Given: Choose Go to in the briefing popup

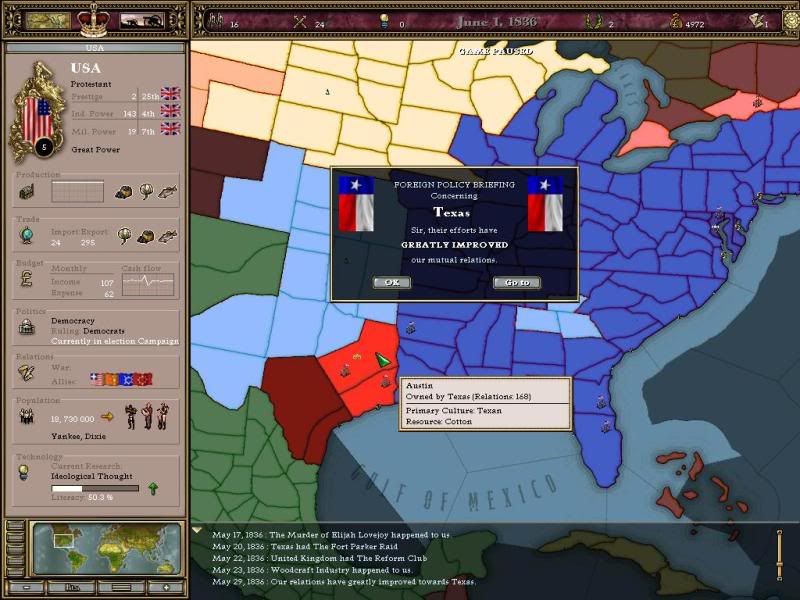Looking at the screenshot, I should click(x=517, y=282).
